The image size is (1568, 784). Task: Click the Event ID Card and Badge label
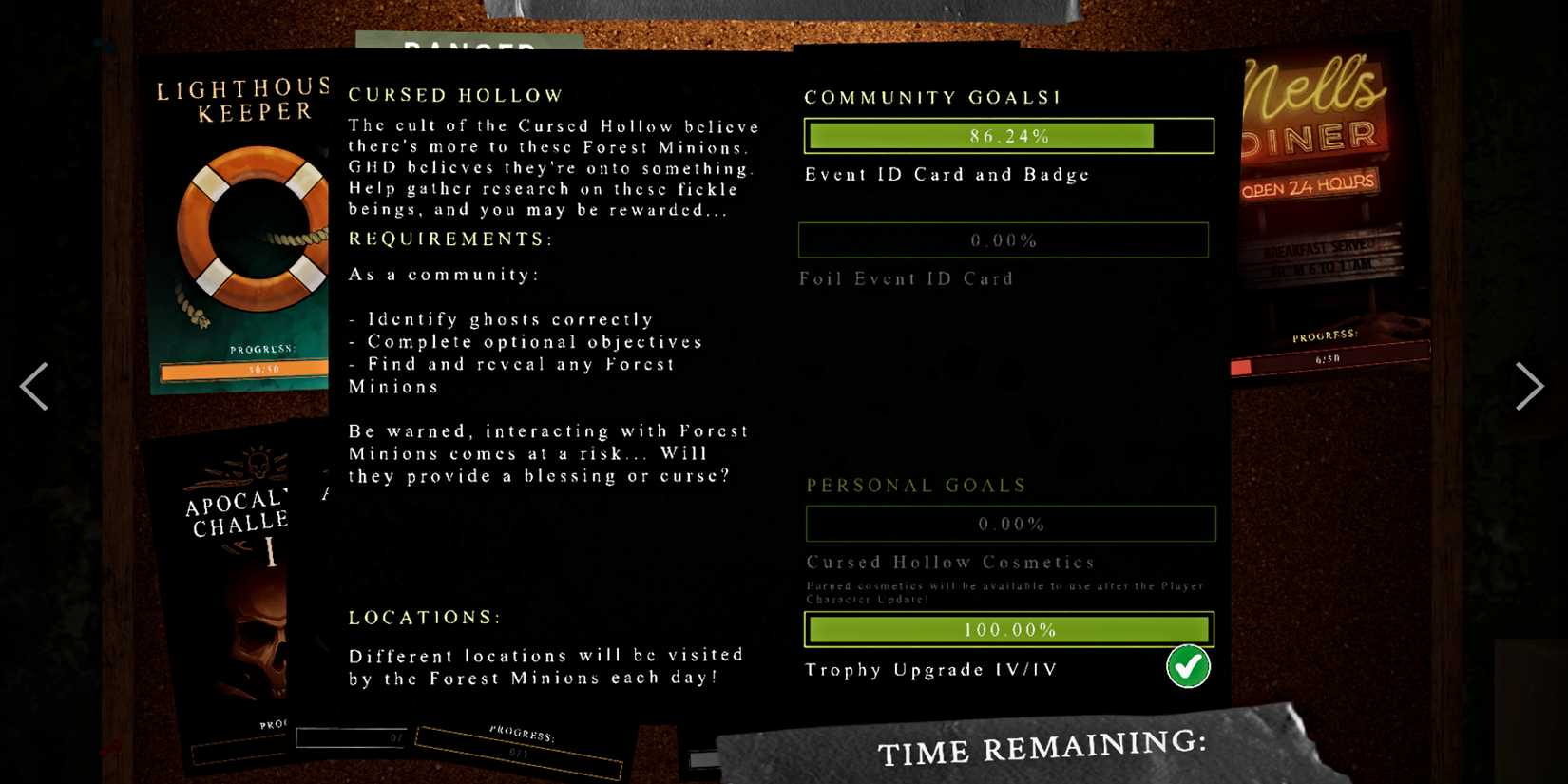click(x=946, y=174)
